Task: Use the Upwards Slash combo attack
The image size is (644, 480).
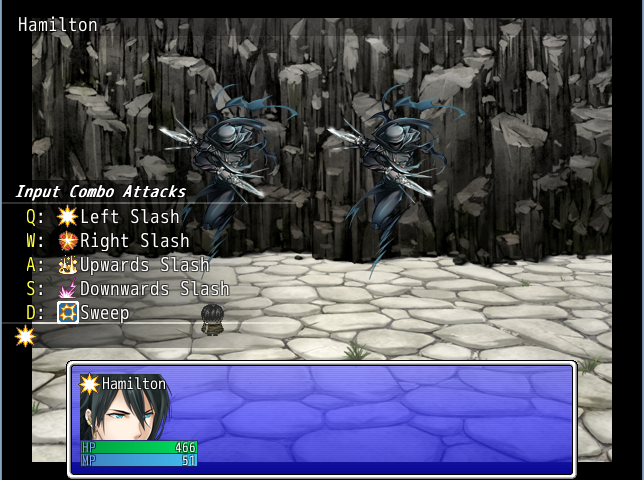Action: click(x=143, y=265)
